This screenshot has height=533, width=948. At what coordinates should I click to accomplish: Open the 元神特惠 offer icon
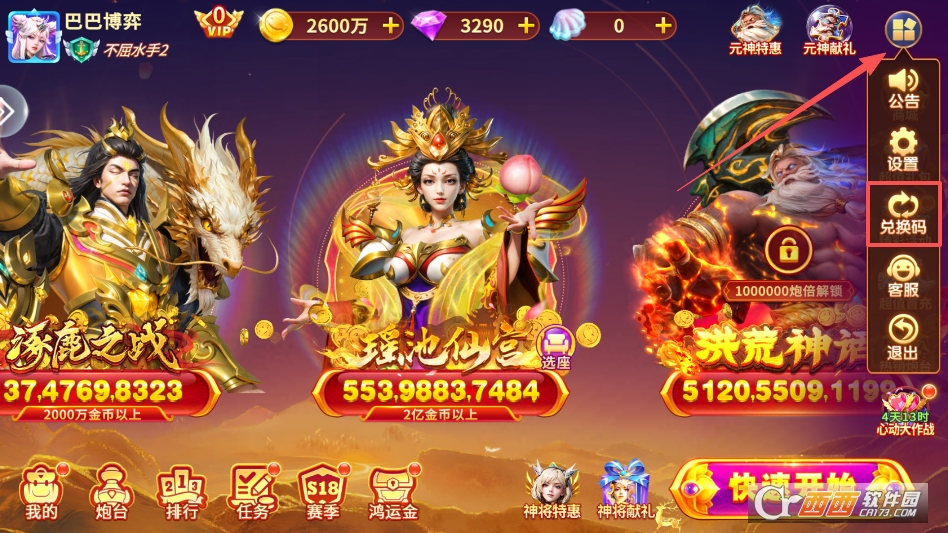pyautogui.click(x=755, y=30)
